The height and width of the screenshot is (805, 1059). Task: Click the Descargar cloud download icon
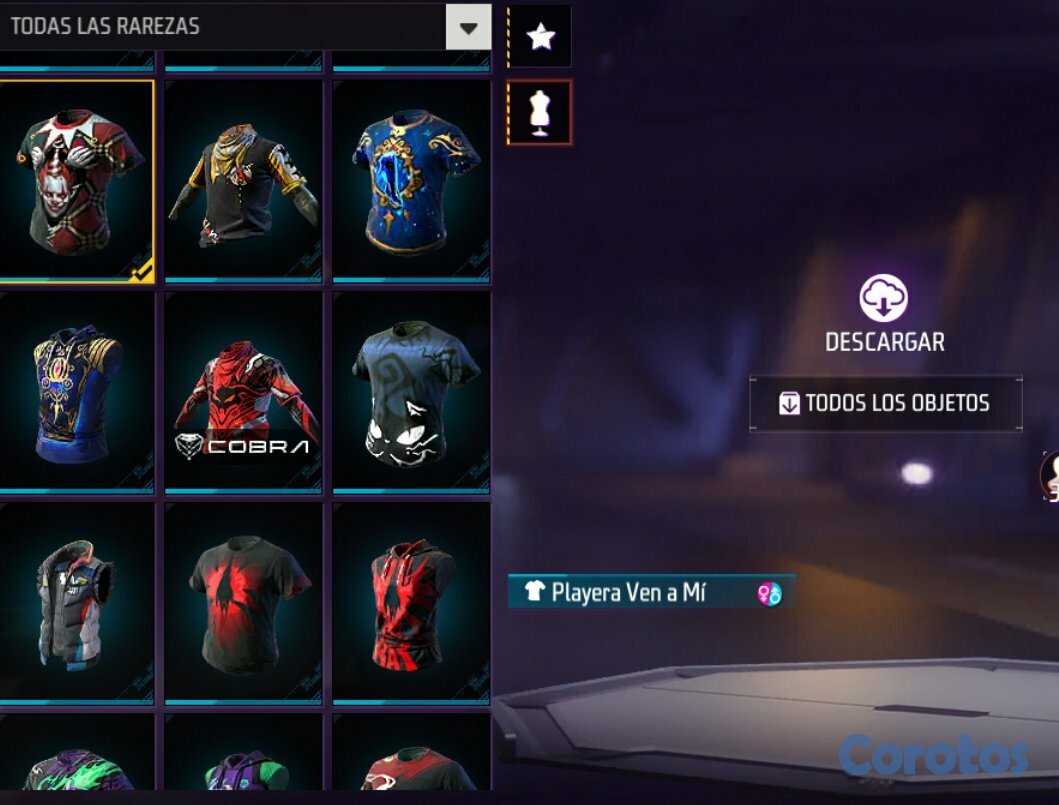[884, 298]
